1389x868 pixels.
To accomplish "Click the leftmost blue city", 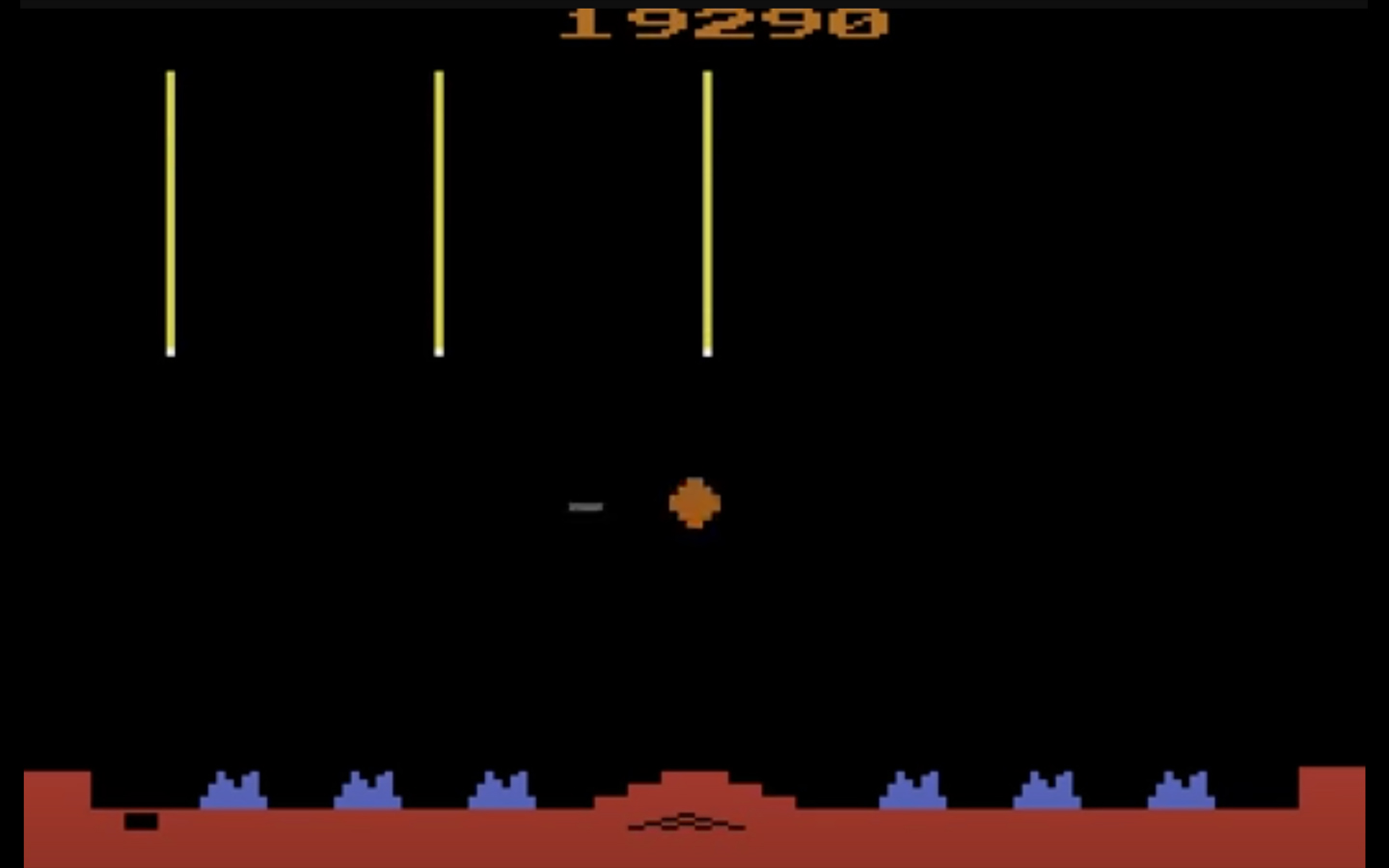I will tap(234, 789).
